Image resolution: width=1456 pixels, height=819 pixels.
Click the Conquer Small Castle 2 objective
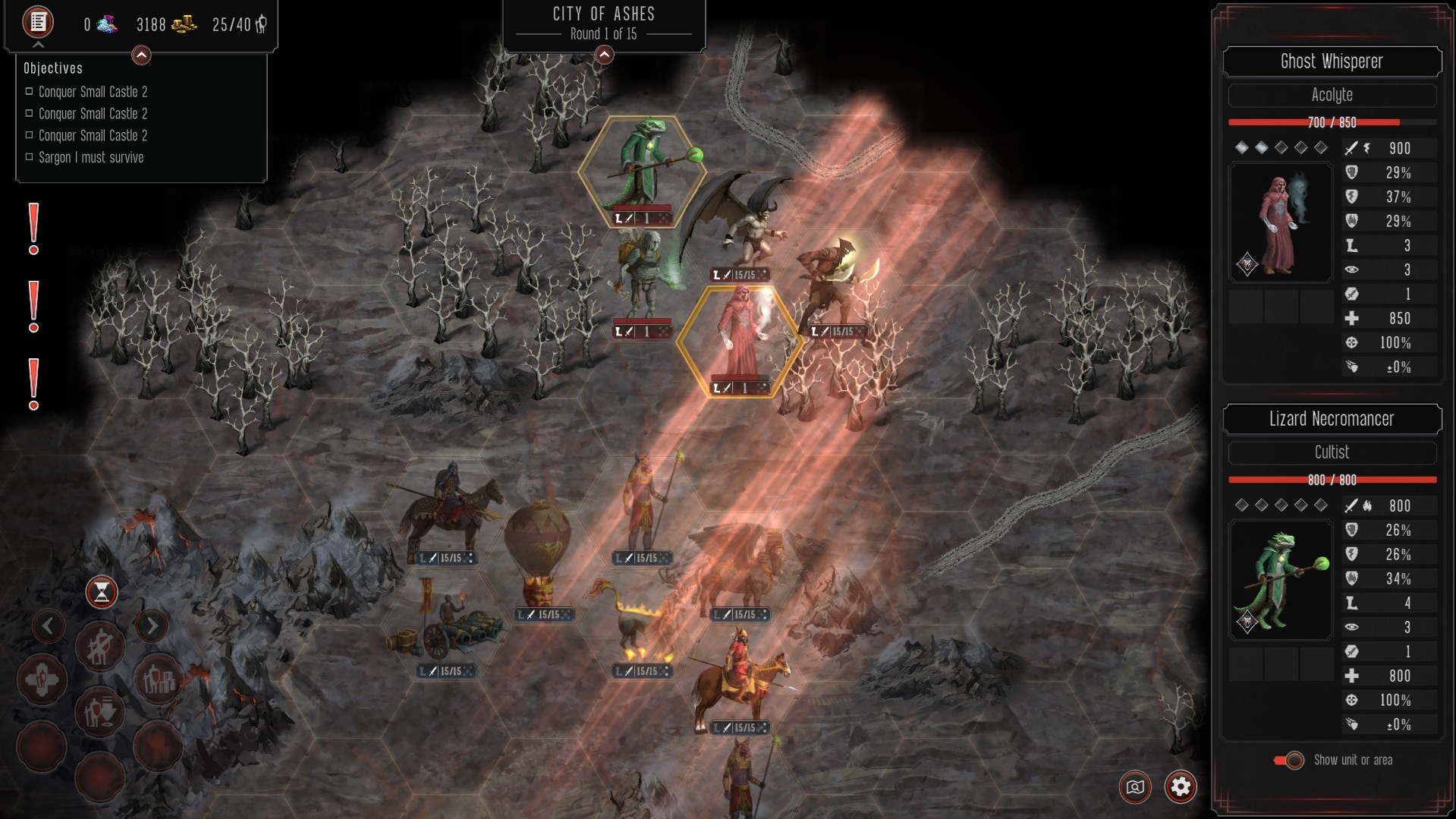coord(93,92)
